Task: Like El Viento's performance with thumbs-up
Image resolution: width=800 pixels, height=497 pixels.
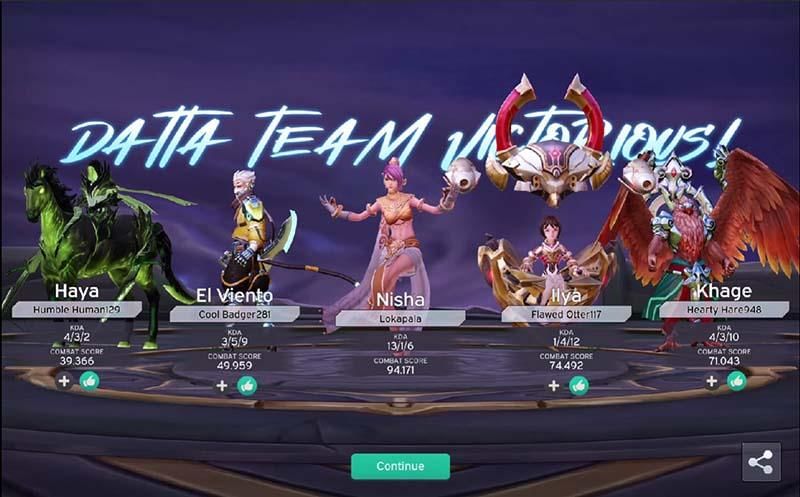Action: pyautogui.click(x=247, y=385)
